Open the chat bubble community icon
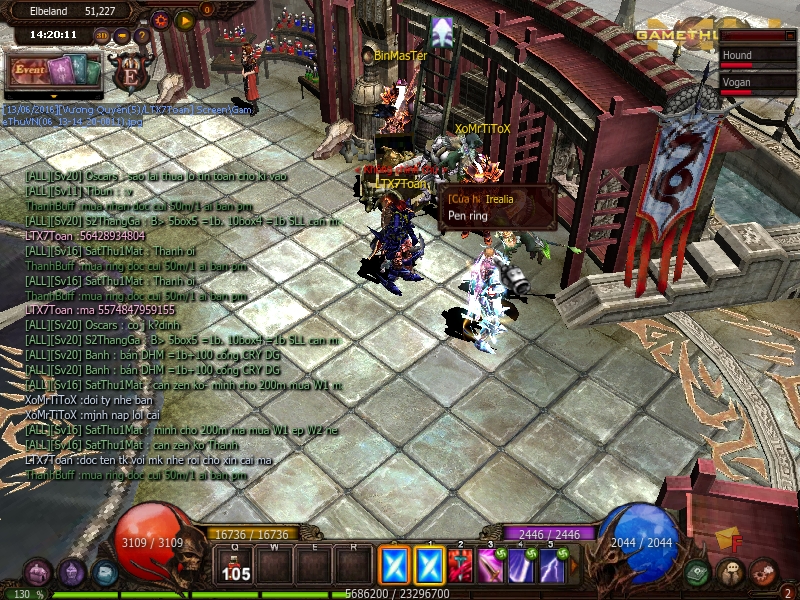Screen dimensions: 800x600 pyautogui.click(x=731, y=573)
